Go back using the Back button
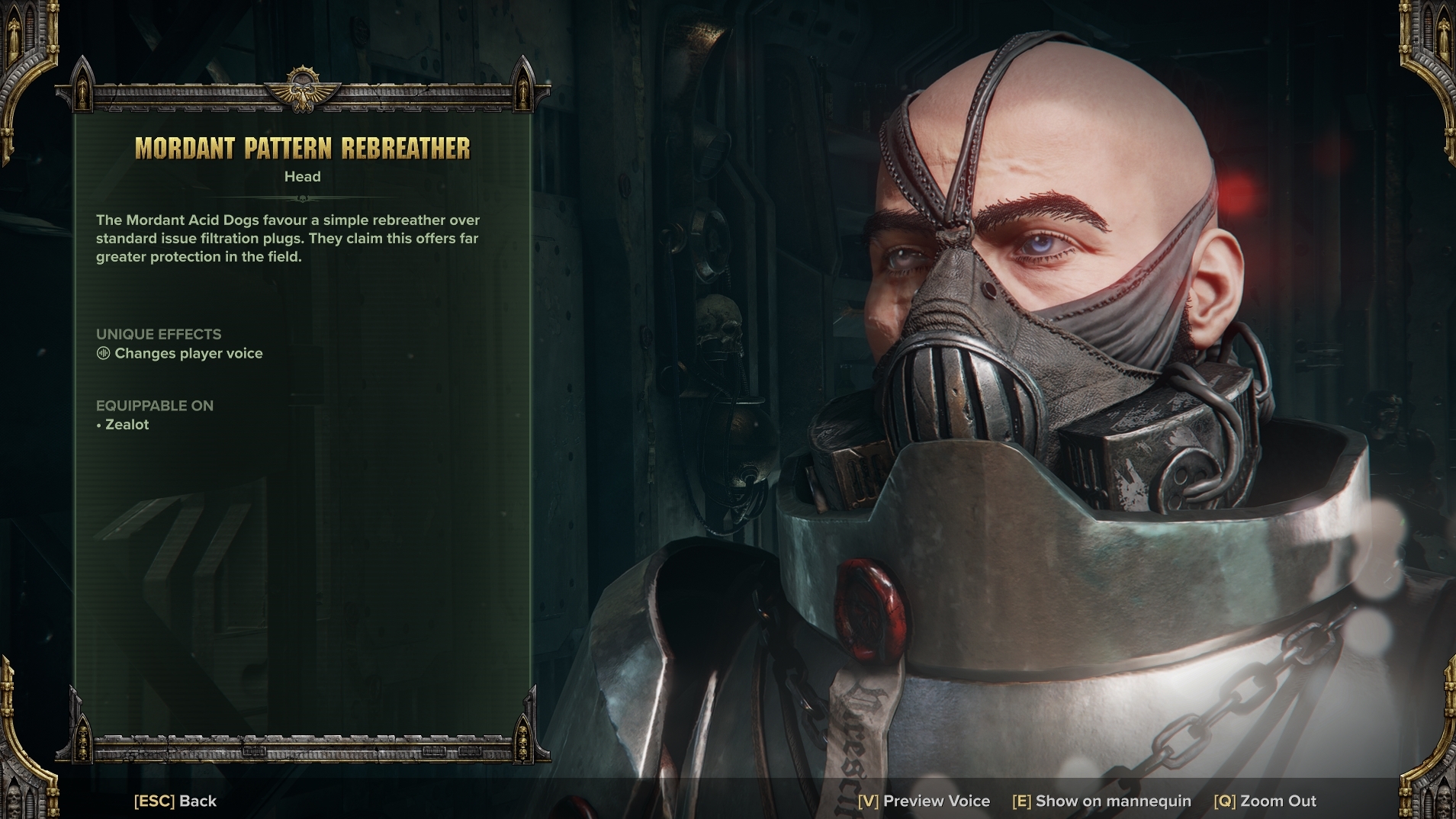Image resolution: width=1456 pixels, height=819 pixels. 175,801
